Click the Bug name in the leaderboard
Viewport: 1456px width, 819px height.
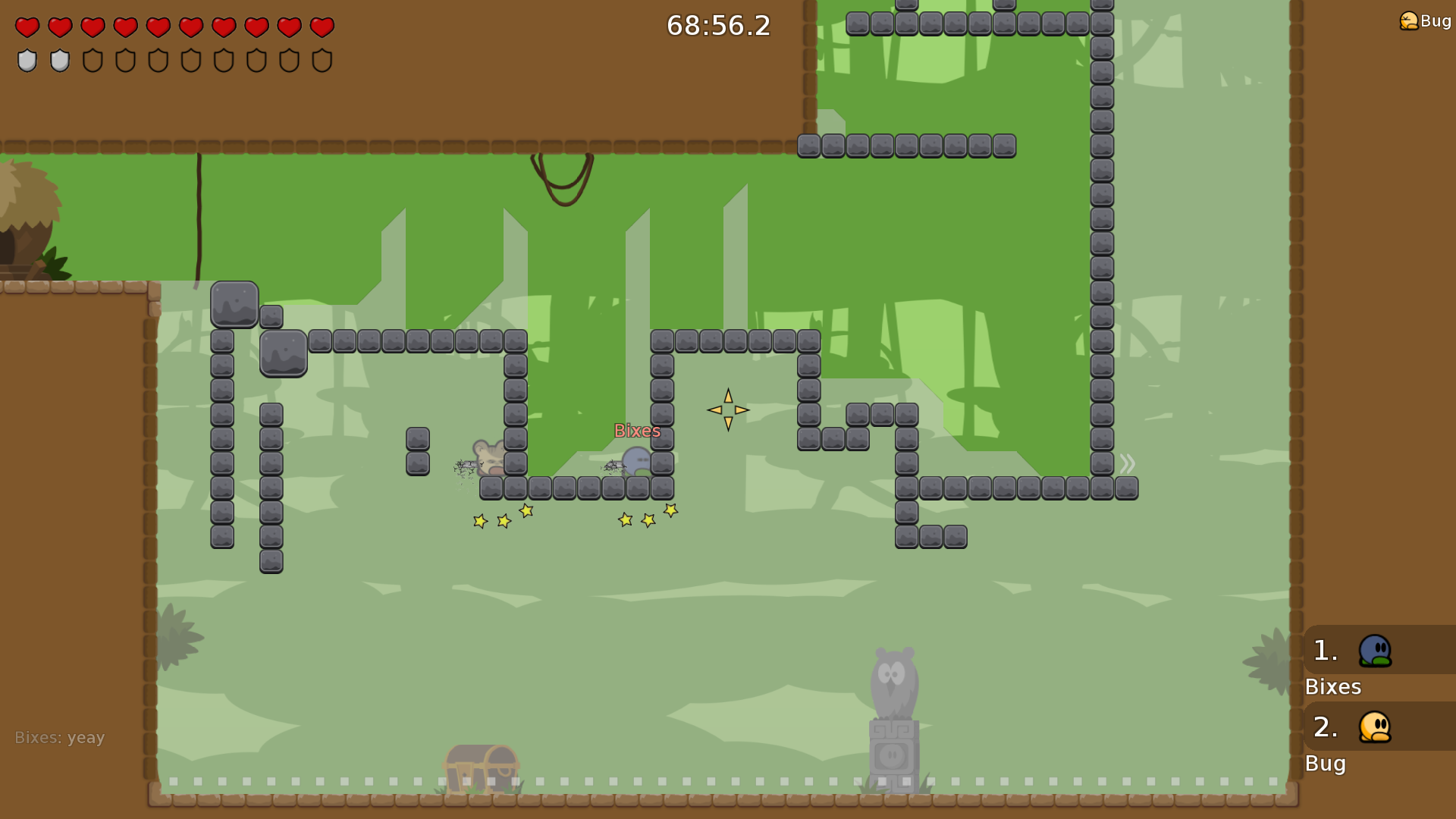click(1325, 764)
